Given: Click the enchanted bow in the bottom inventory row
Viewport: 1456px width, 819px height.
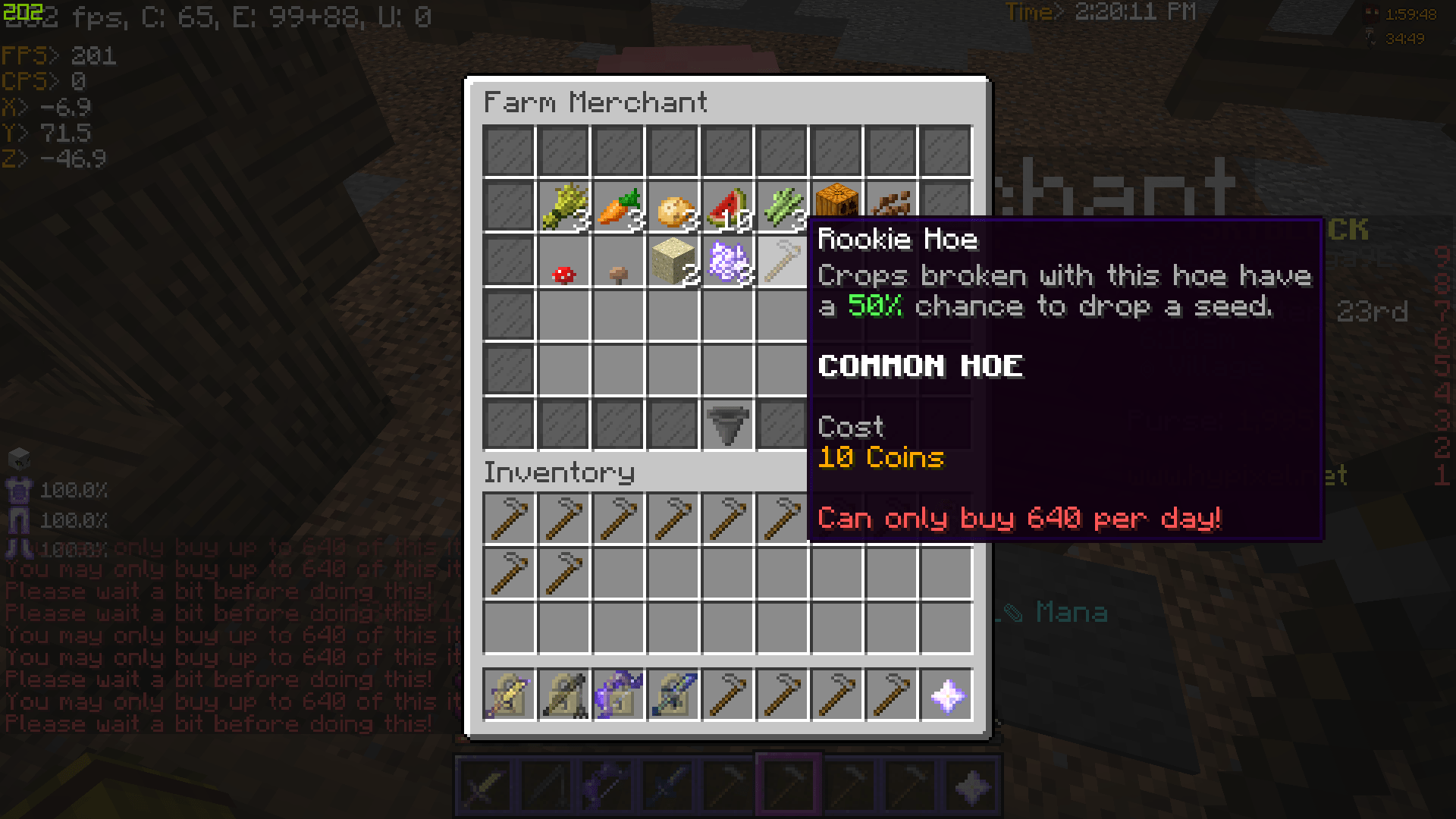Looking at the screenshot, I should tap(564, 696).
